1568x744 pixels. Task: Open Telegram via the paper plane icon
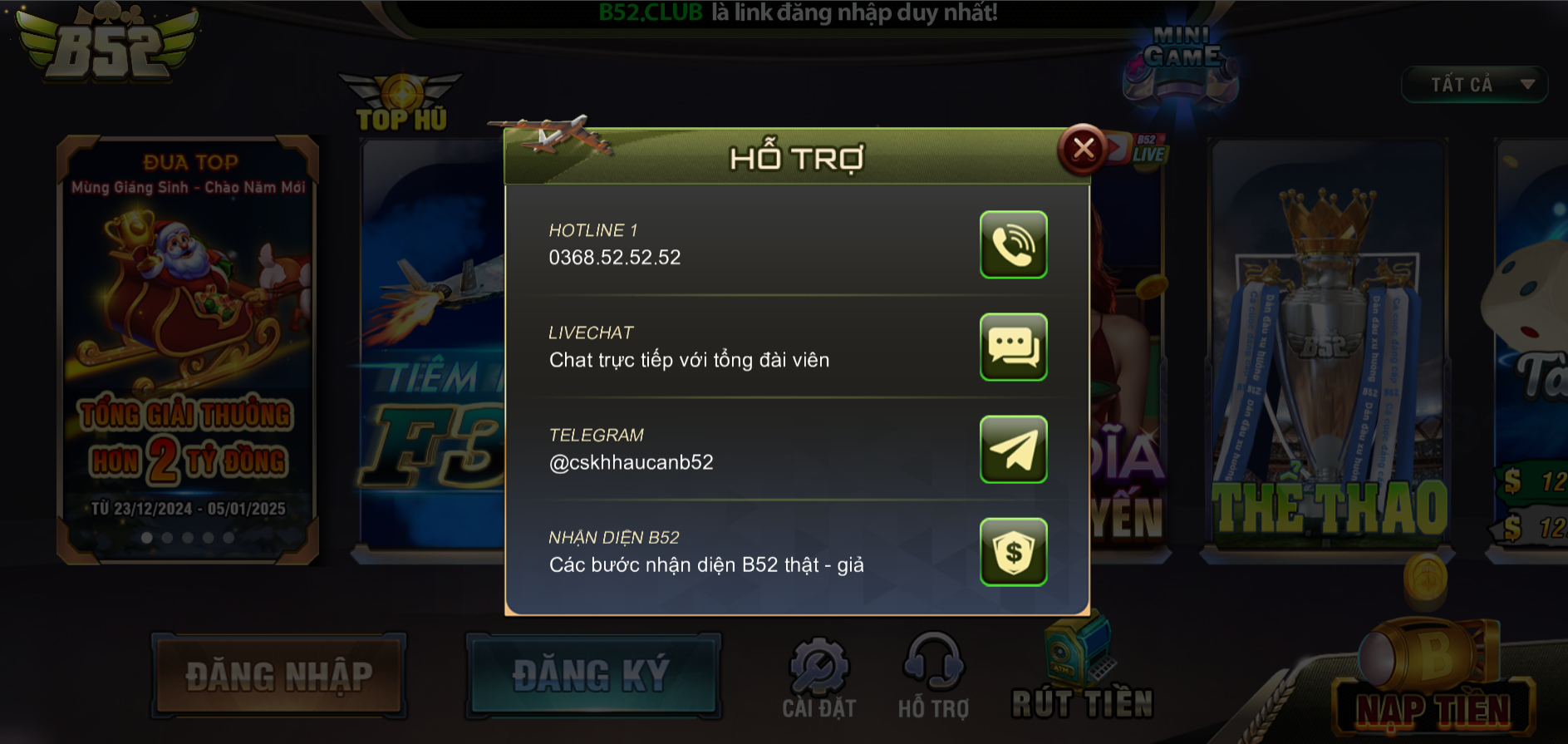point(1012,451)
